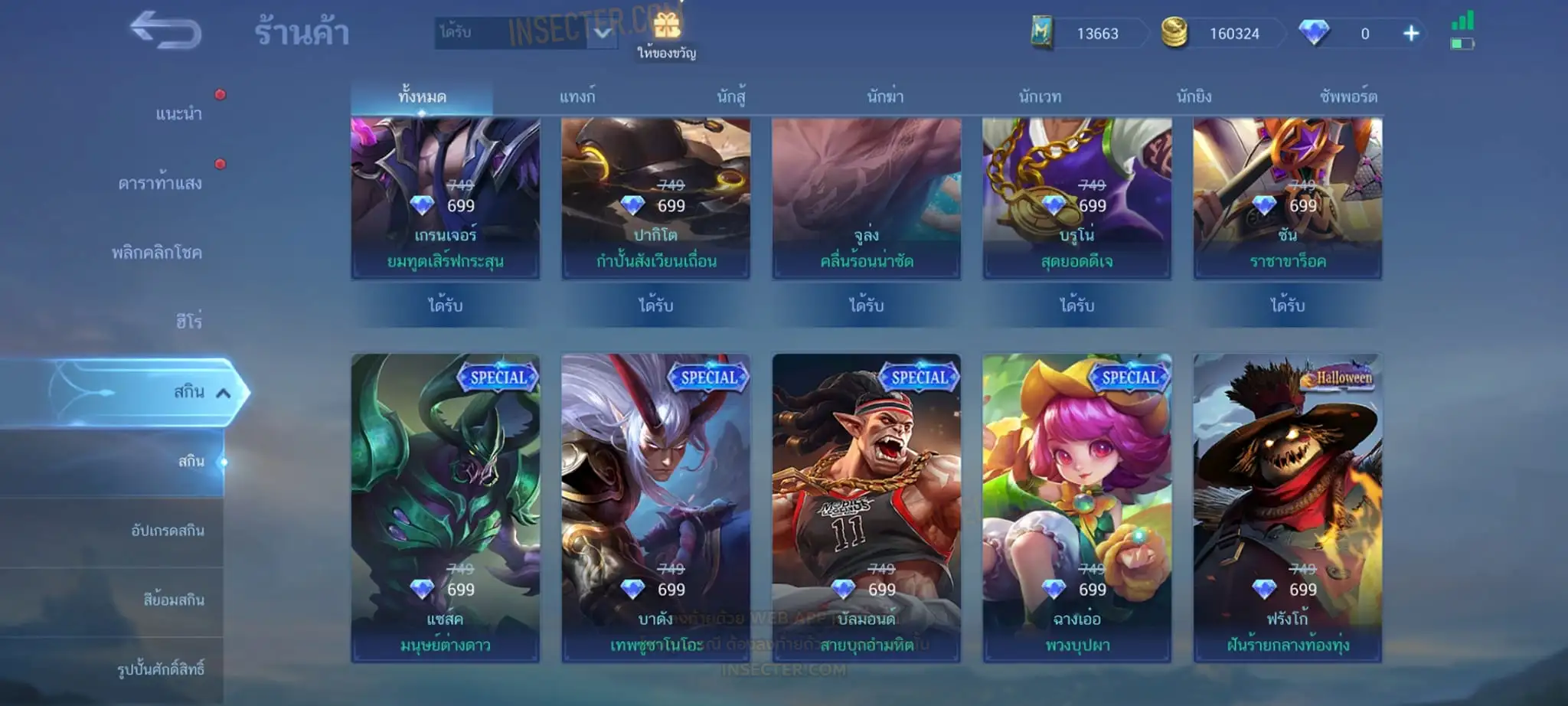
Task: Switch to the นักสู้ tab
Action: point(731,97)
